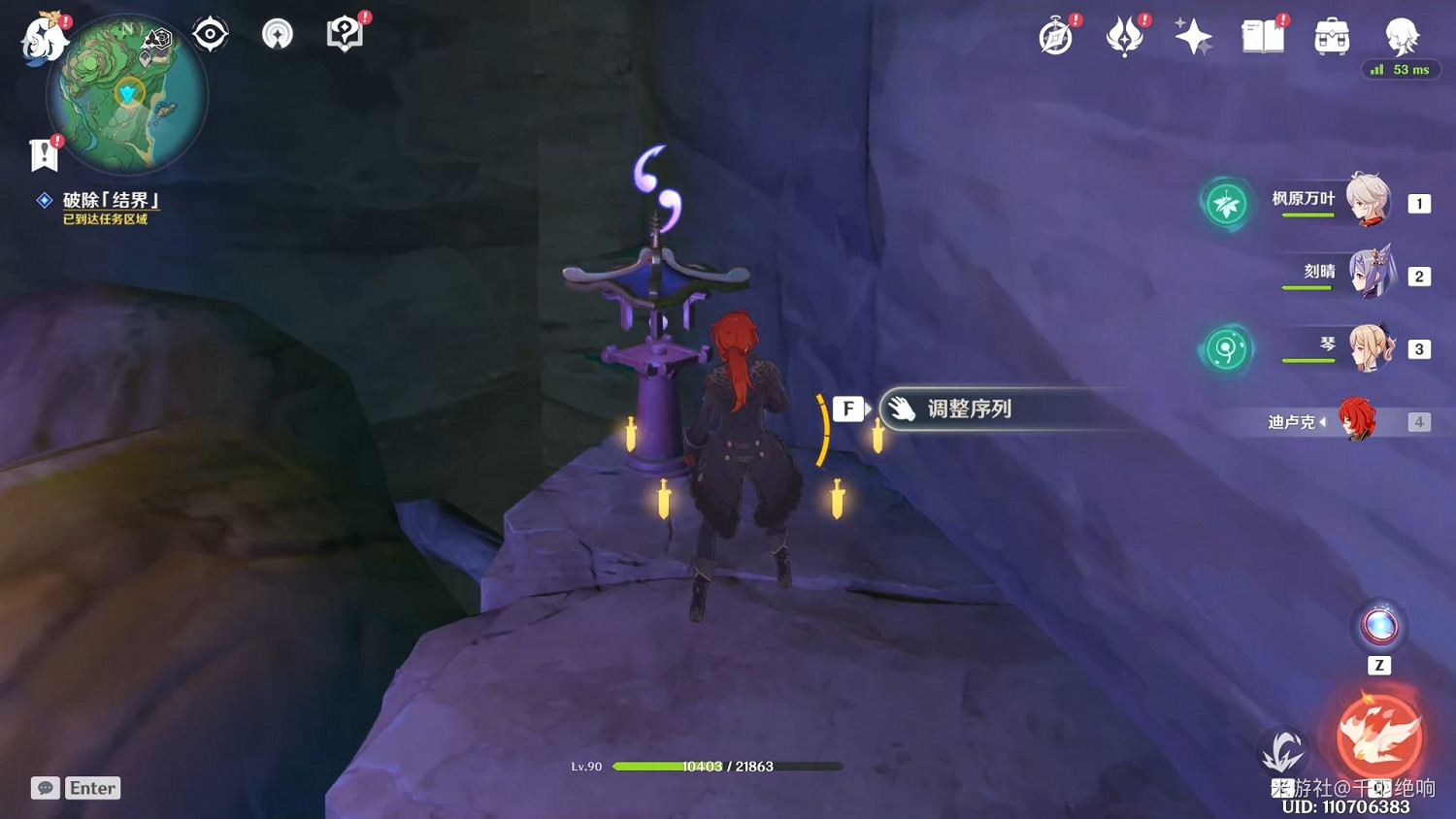Select 迪卢克's portrait in slot 4
The image size is (1456, 819).
coord(1369,420)
